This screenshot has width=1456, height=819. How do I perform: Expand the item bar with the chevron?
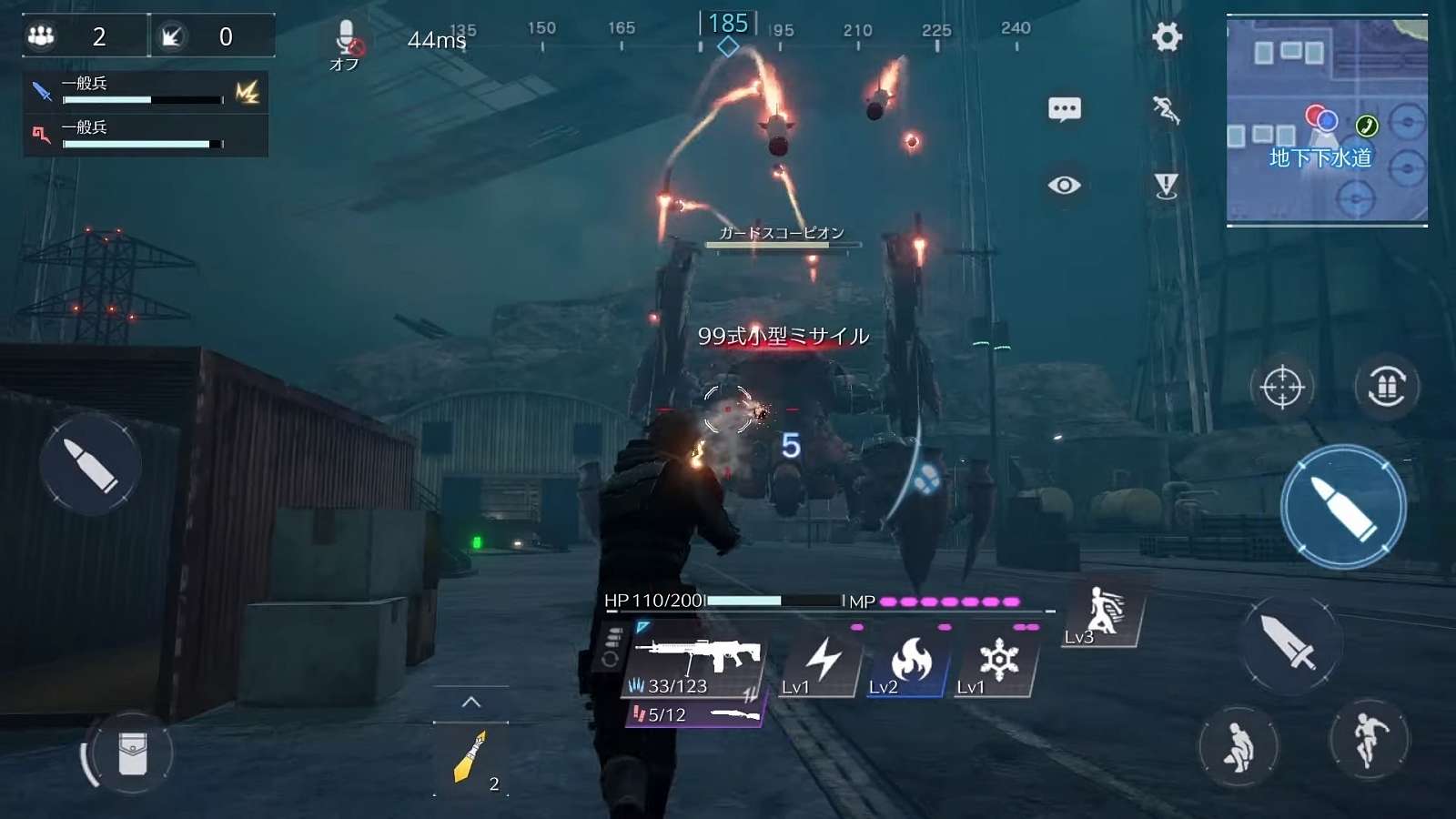pyautogui.click(x=470, y=701)
